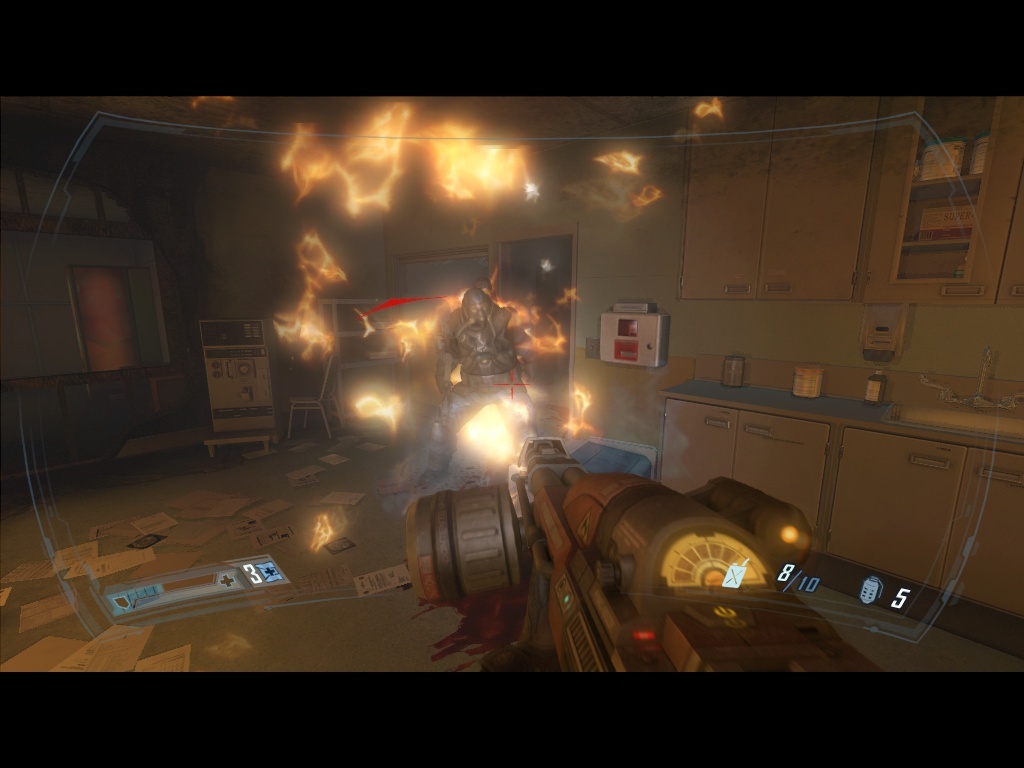
Task: Use the blue medkit icon
Action: (269, 573)
